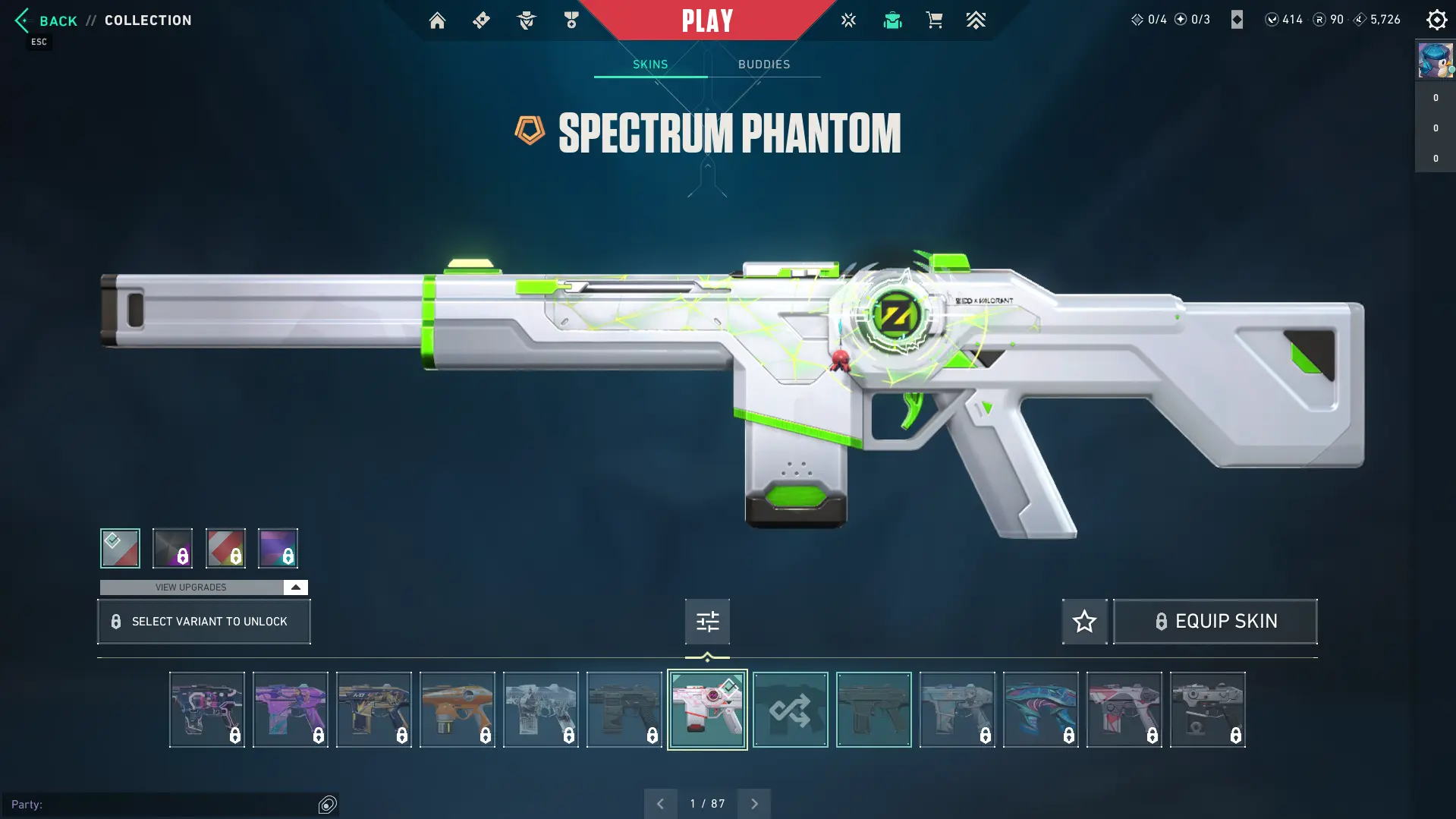Click the player avatar portrait
This screenshot has width=1456, height=819.
coord(1436,60)
